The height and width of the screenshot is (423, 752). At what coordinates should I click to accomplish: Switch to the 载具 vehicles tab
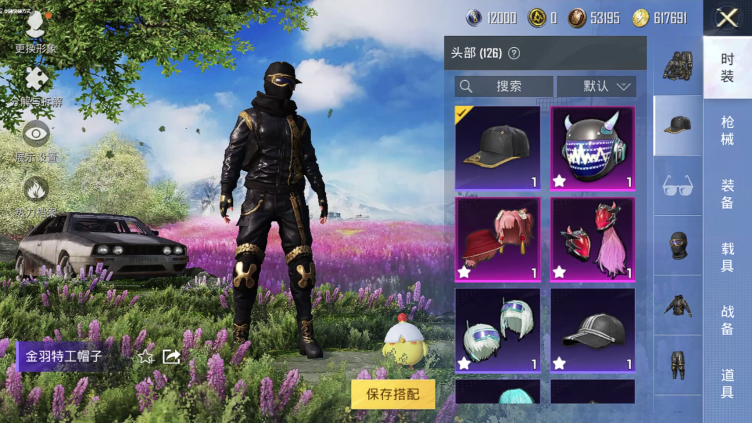tap(727, 258)
